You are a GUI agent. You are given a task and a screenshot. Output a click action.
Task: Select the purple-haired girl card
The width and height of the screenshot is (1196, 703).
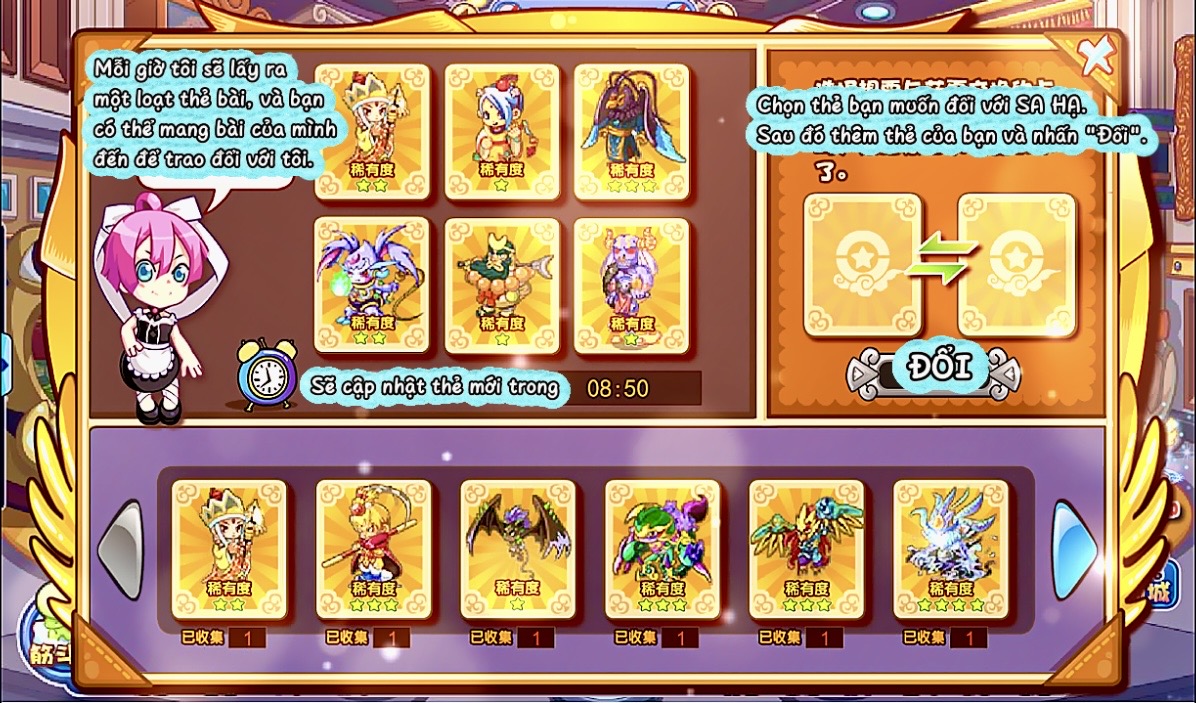click(631, 284)
